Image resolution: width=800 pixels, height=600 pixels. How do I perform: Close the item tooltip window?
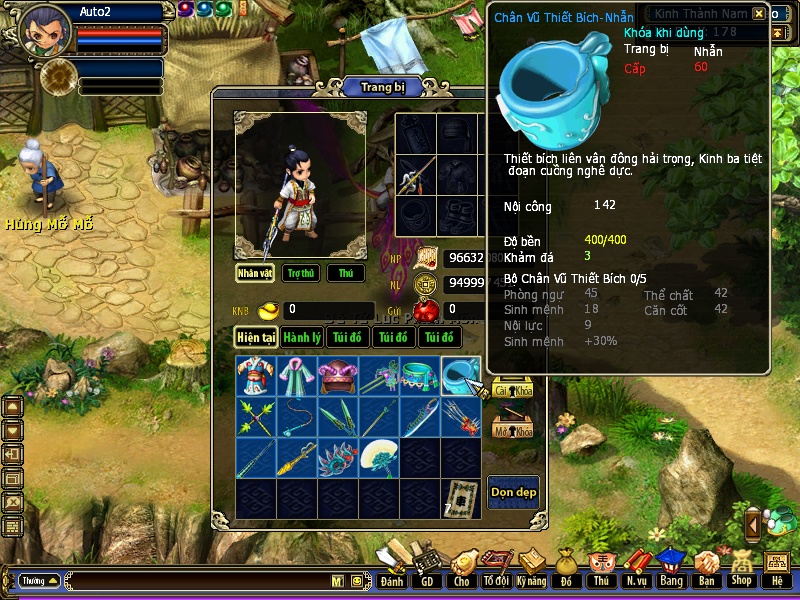point(759,13)
